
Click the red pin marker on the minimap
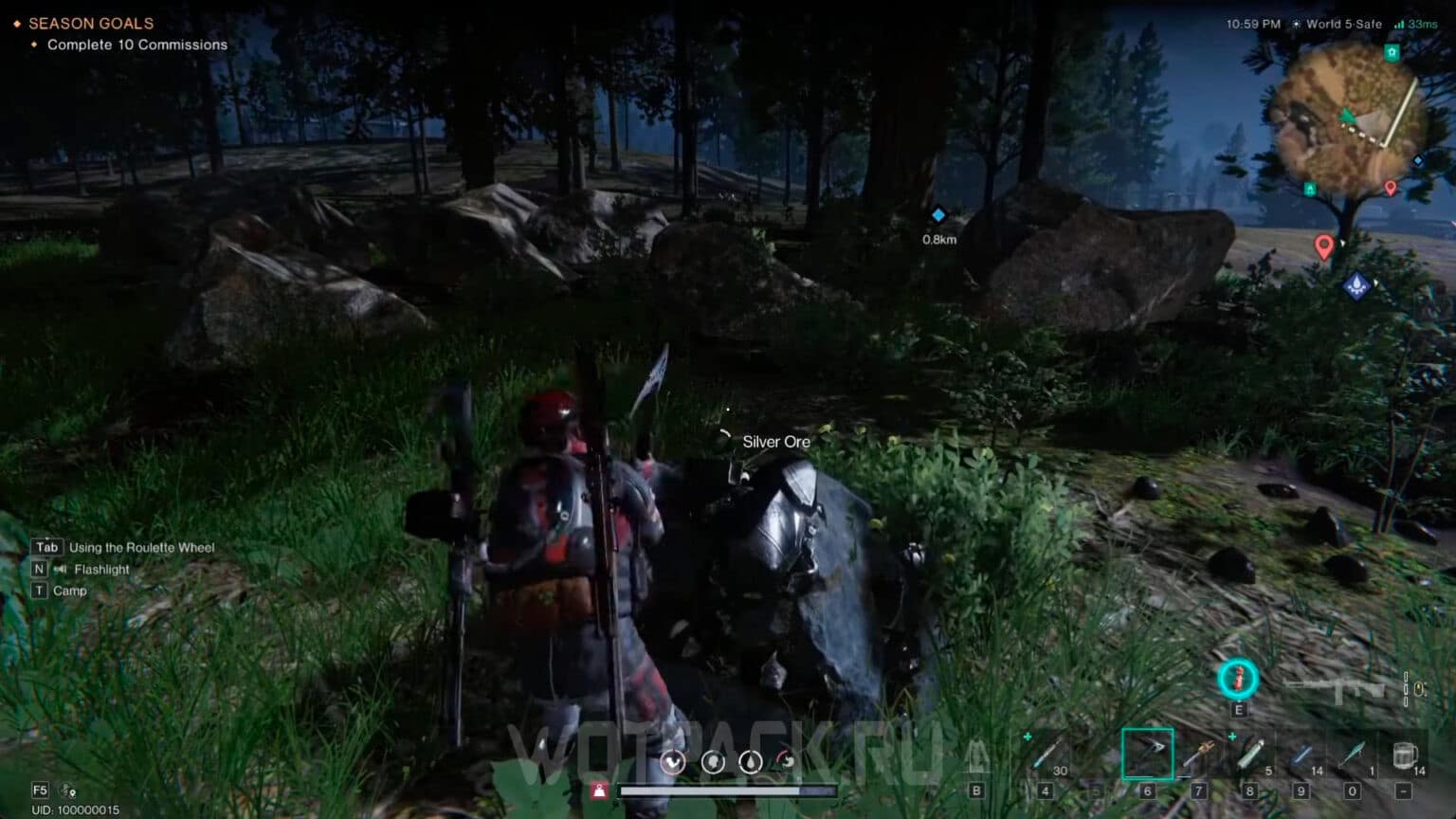coord(1324,245)
